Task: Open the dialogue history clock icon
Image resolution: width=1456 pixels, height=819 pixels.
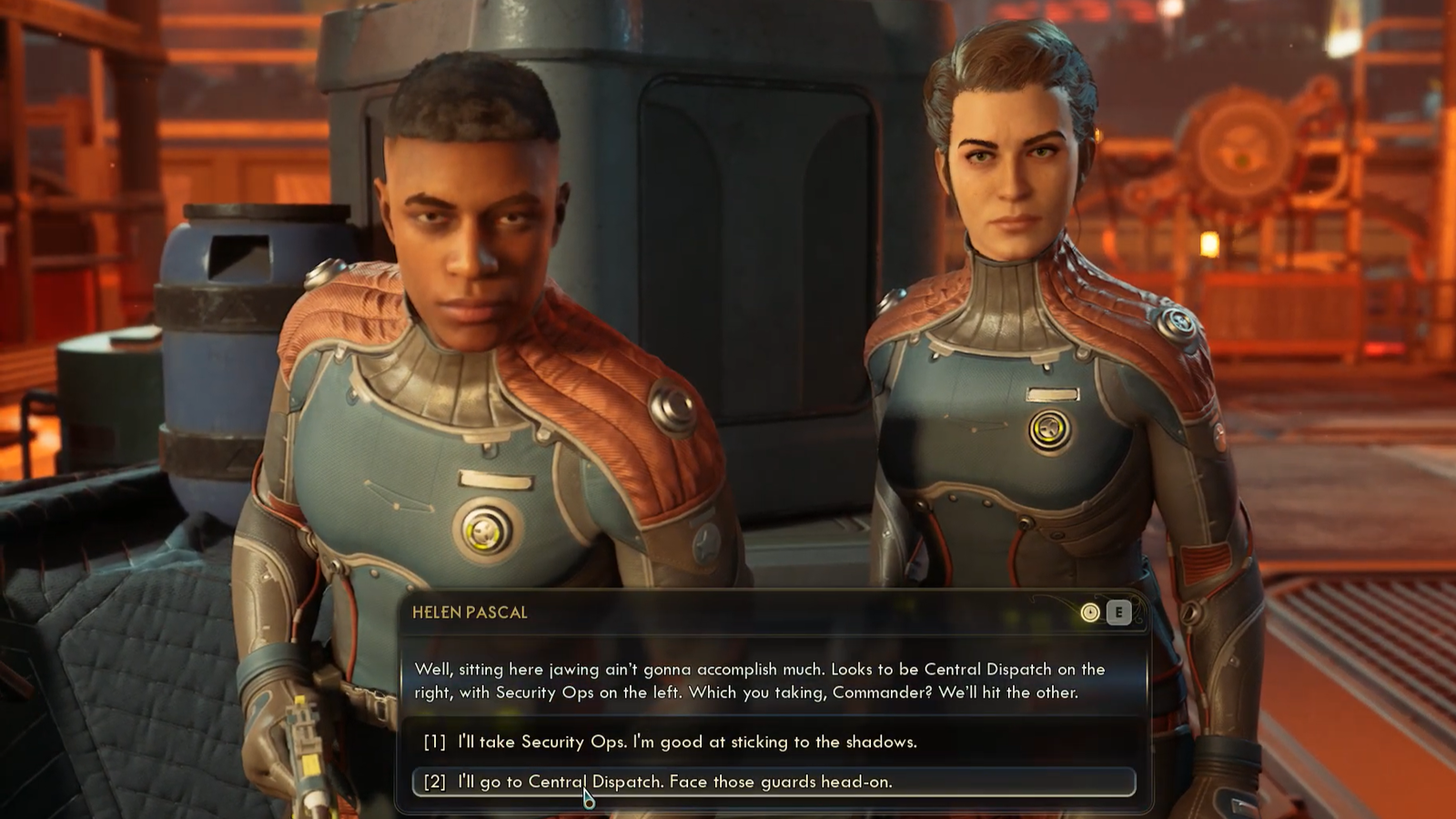Action: (x=1089, y=612)
